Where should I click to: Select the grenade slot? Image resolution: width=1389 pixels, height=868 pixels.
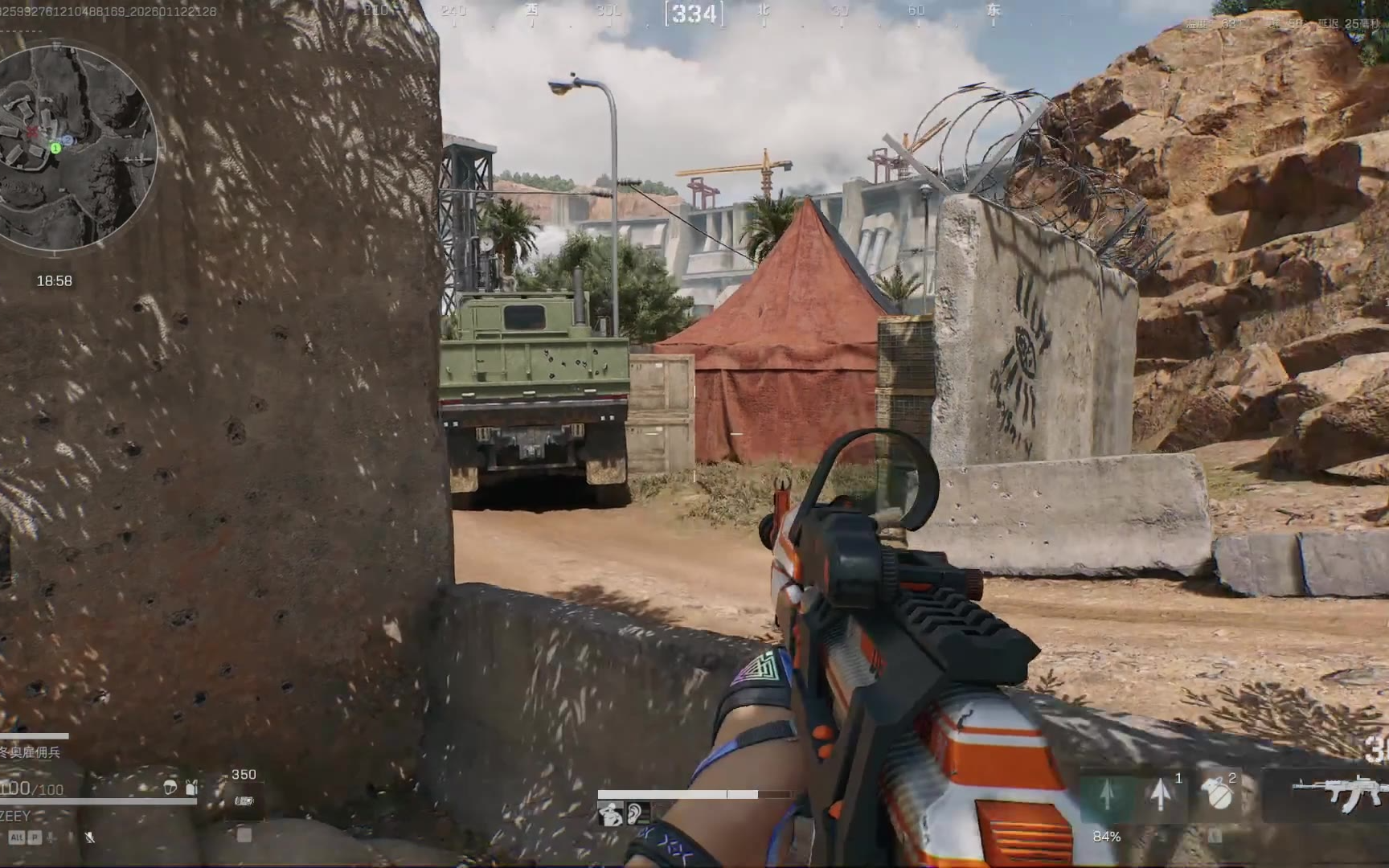1219,795
